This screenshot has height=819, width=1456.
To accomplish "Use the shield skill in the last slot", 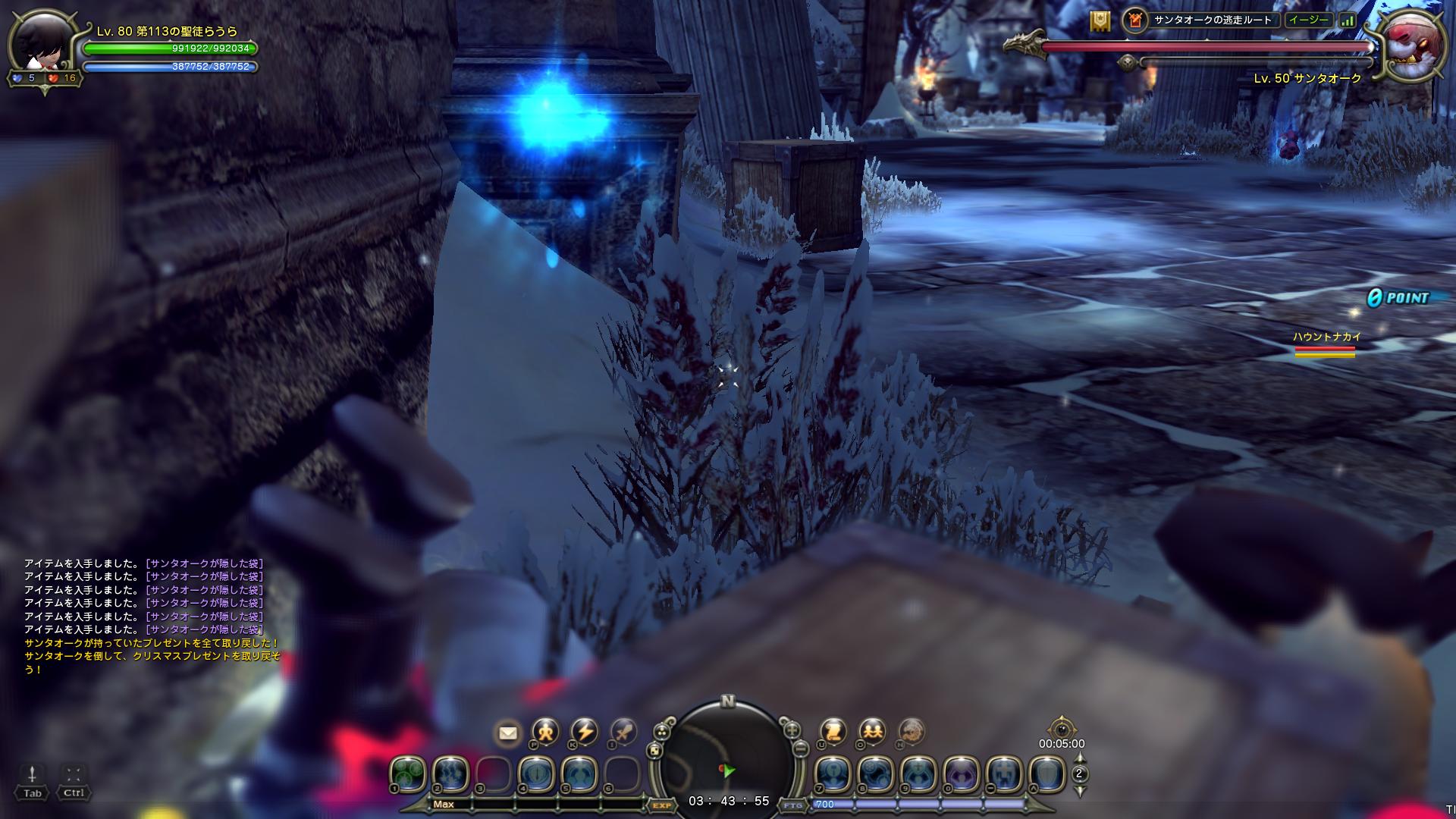I will click(1046, 773).
